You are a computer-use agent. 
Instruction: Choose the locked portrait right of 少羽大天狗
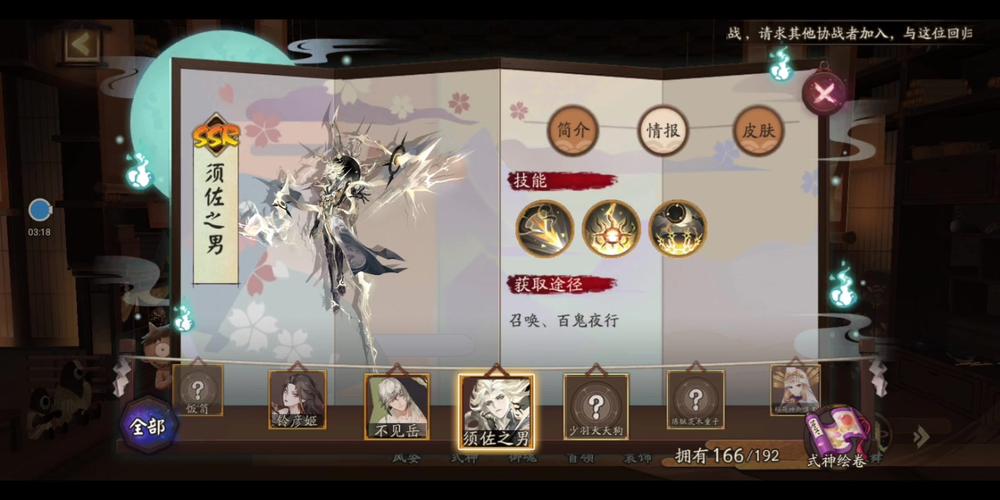tap(695, 401)
